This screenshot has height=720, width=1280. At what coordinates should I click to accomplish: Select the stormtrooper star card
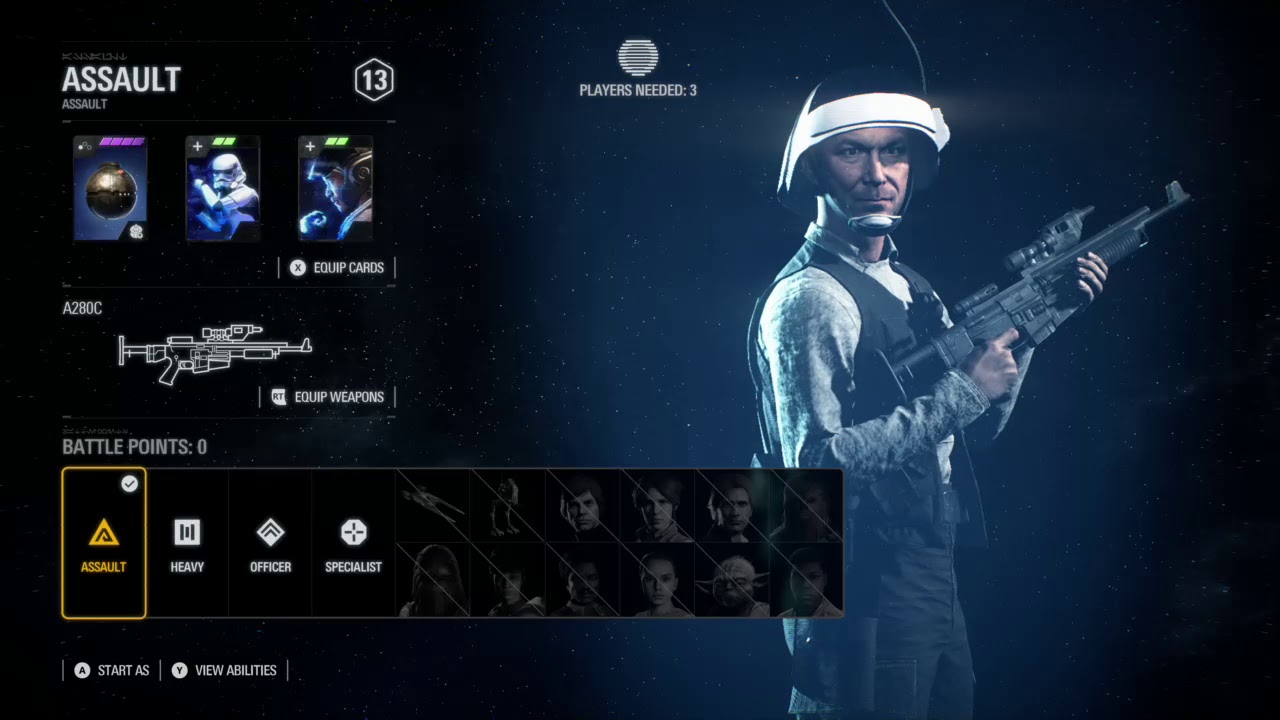(222, 189)
